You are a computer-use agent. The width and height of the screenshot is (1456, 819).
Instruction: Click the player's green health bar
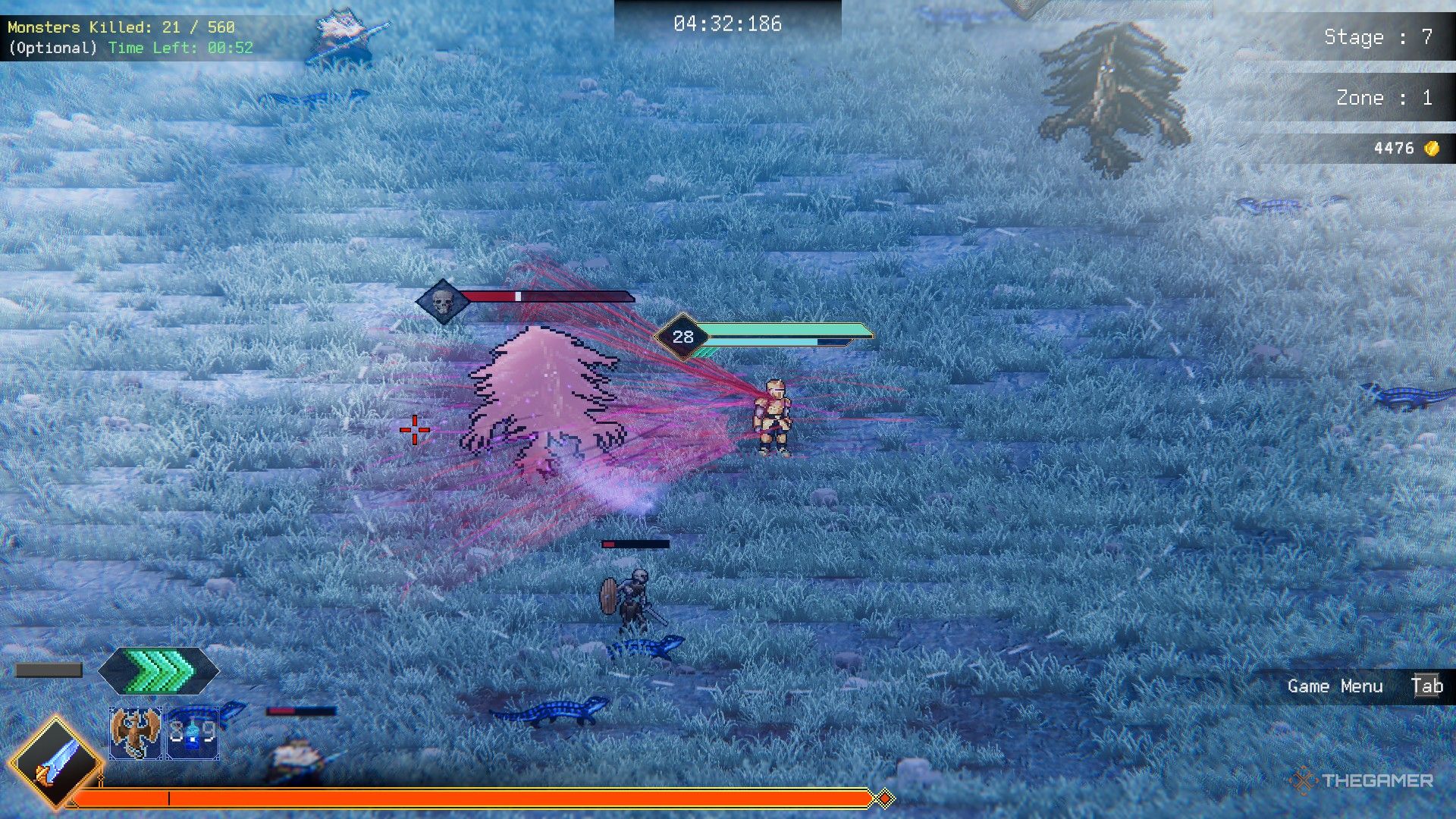click(x=781, y=329)
